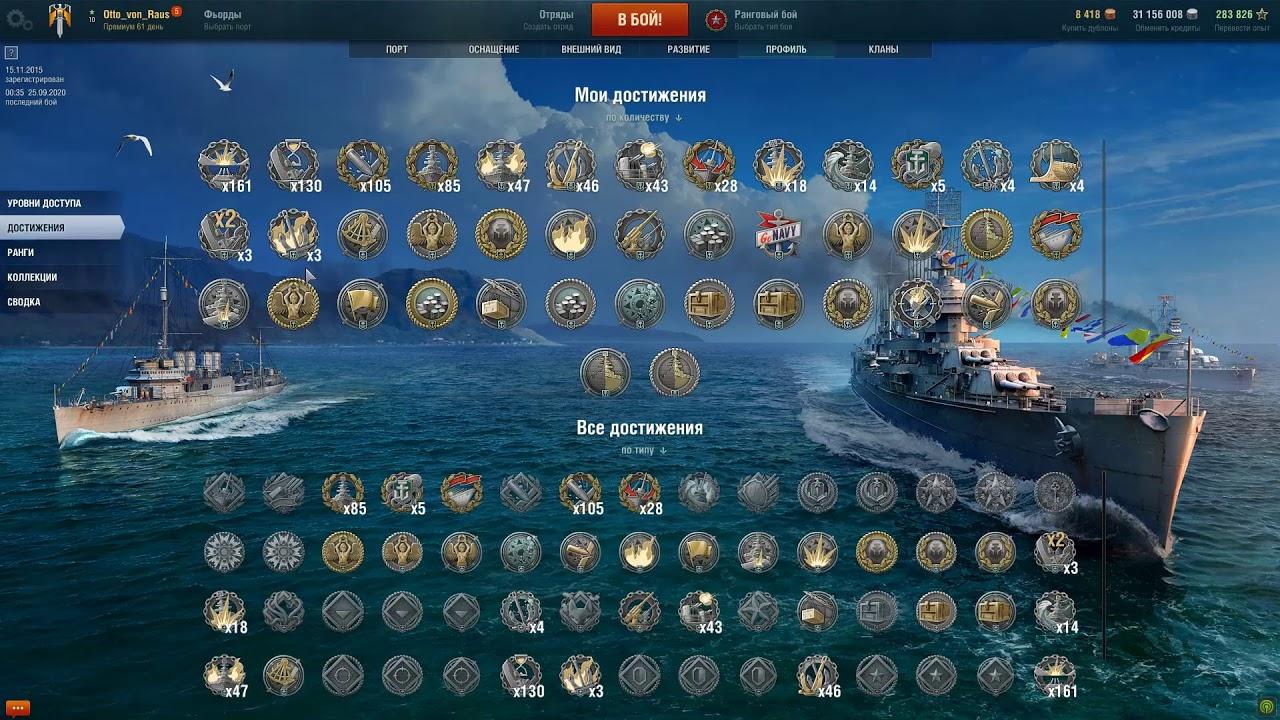Open the ОСНАЩЕНИЕ tab
This screenshot has width=1280, height=720.
pos(493,49)
